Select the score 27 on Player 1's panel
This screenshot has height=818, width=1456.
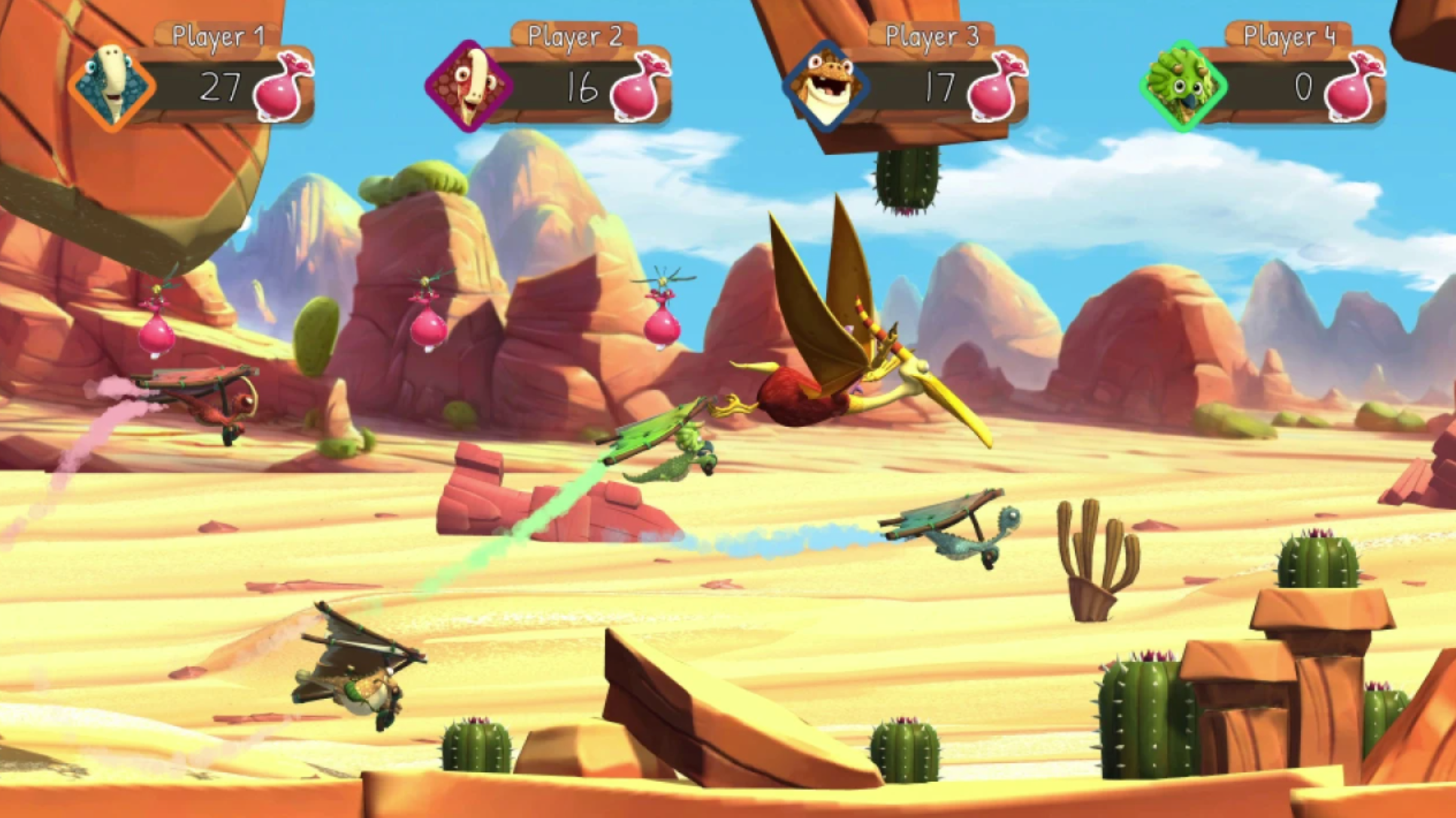222,87
